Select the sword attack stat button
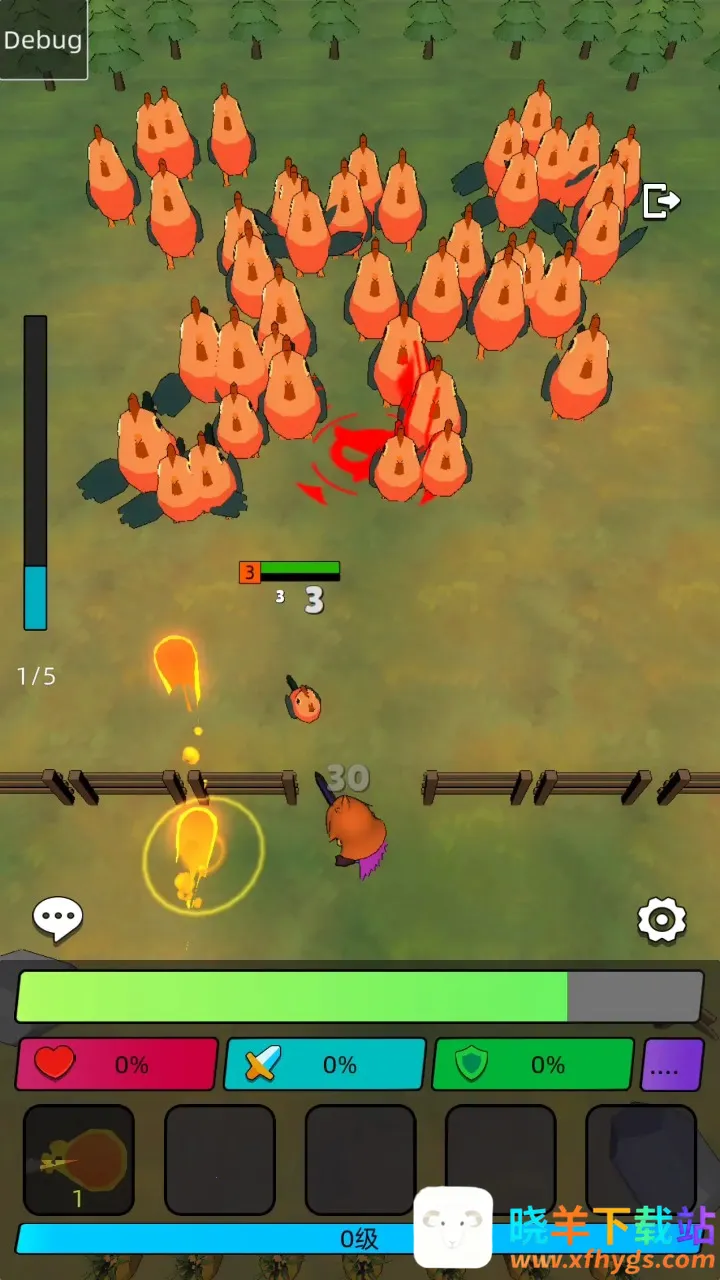The image size is (720, 1280). (x=325, y=1064)
